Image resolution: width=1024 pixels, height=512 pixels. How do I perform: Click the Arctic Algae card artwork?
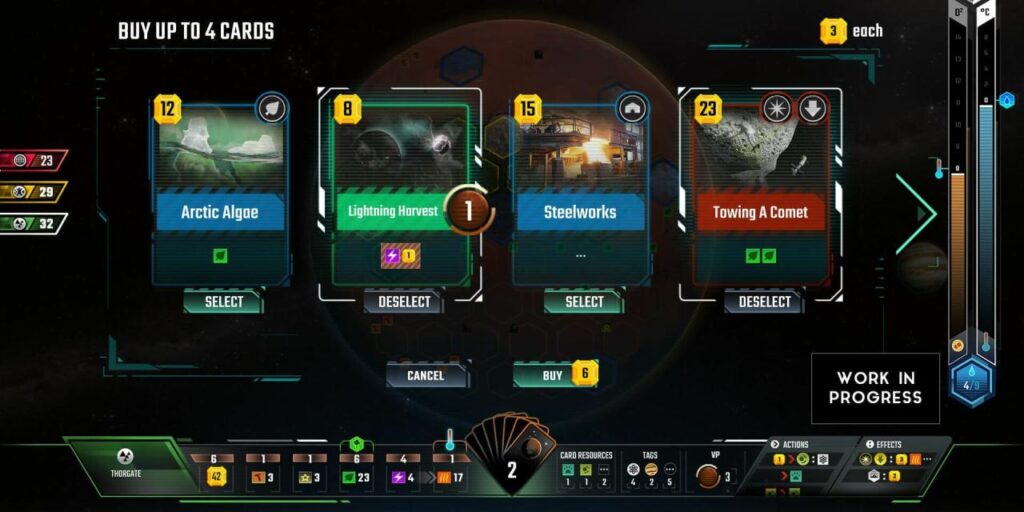(220, 150)
